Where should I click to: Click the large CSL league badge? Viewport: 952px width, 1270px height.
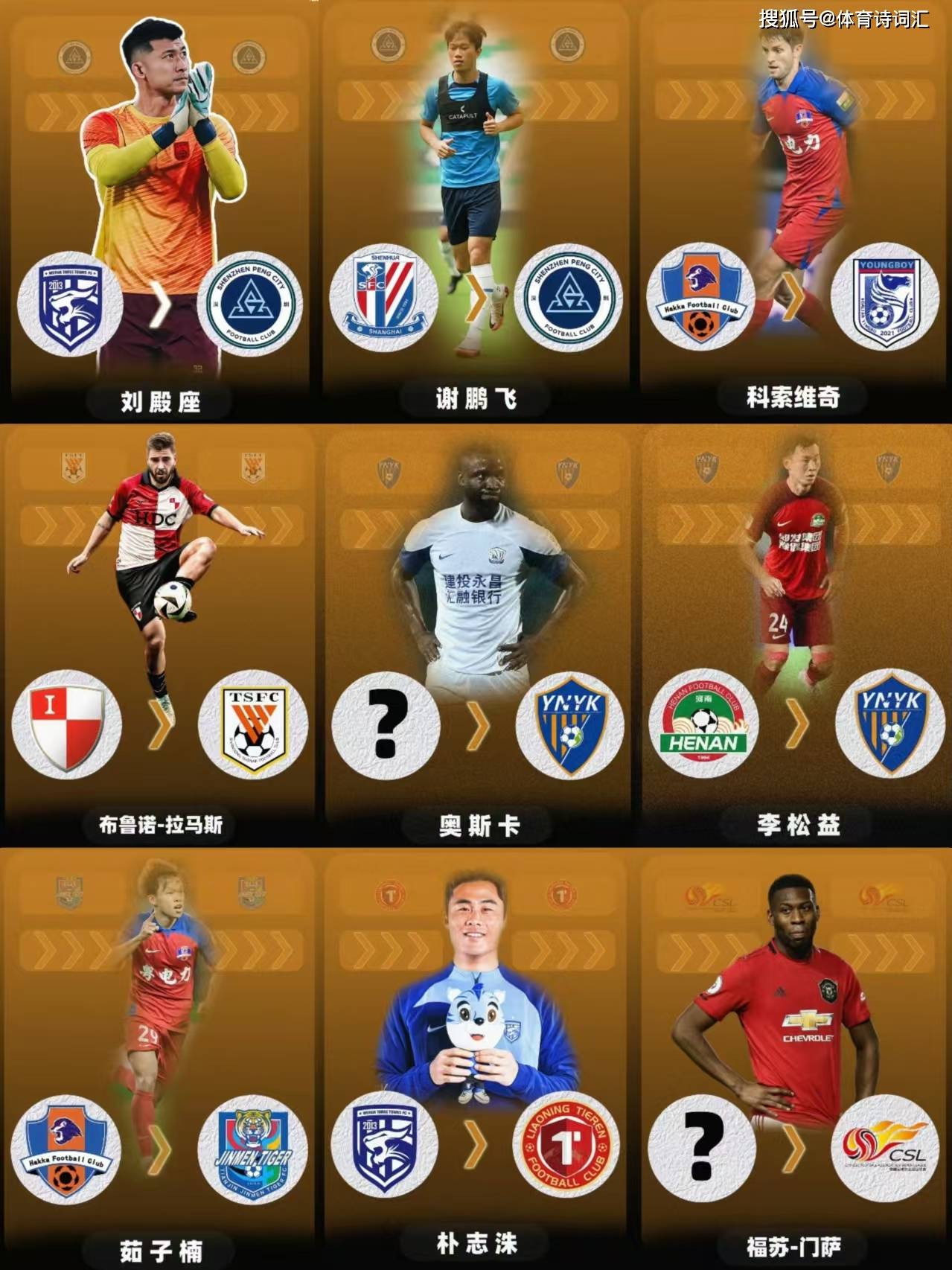tap(886, 1149)
